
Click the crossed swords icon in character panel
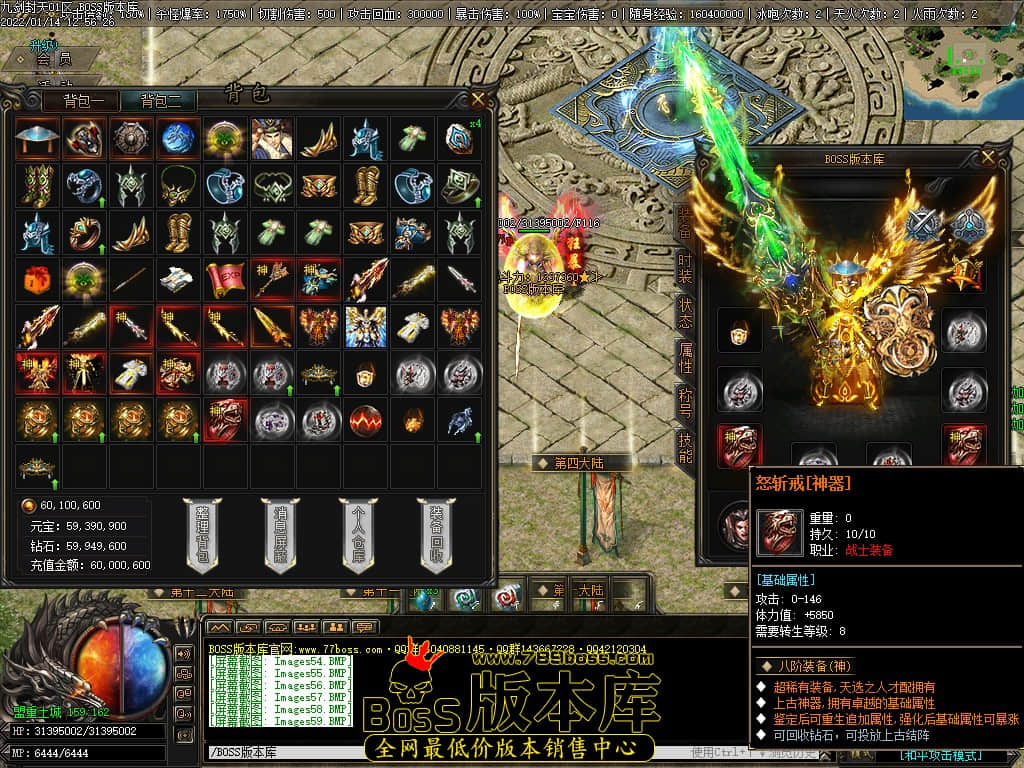pyautogui.click(x=923, y=224)
